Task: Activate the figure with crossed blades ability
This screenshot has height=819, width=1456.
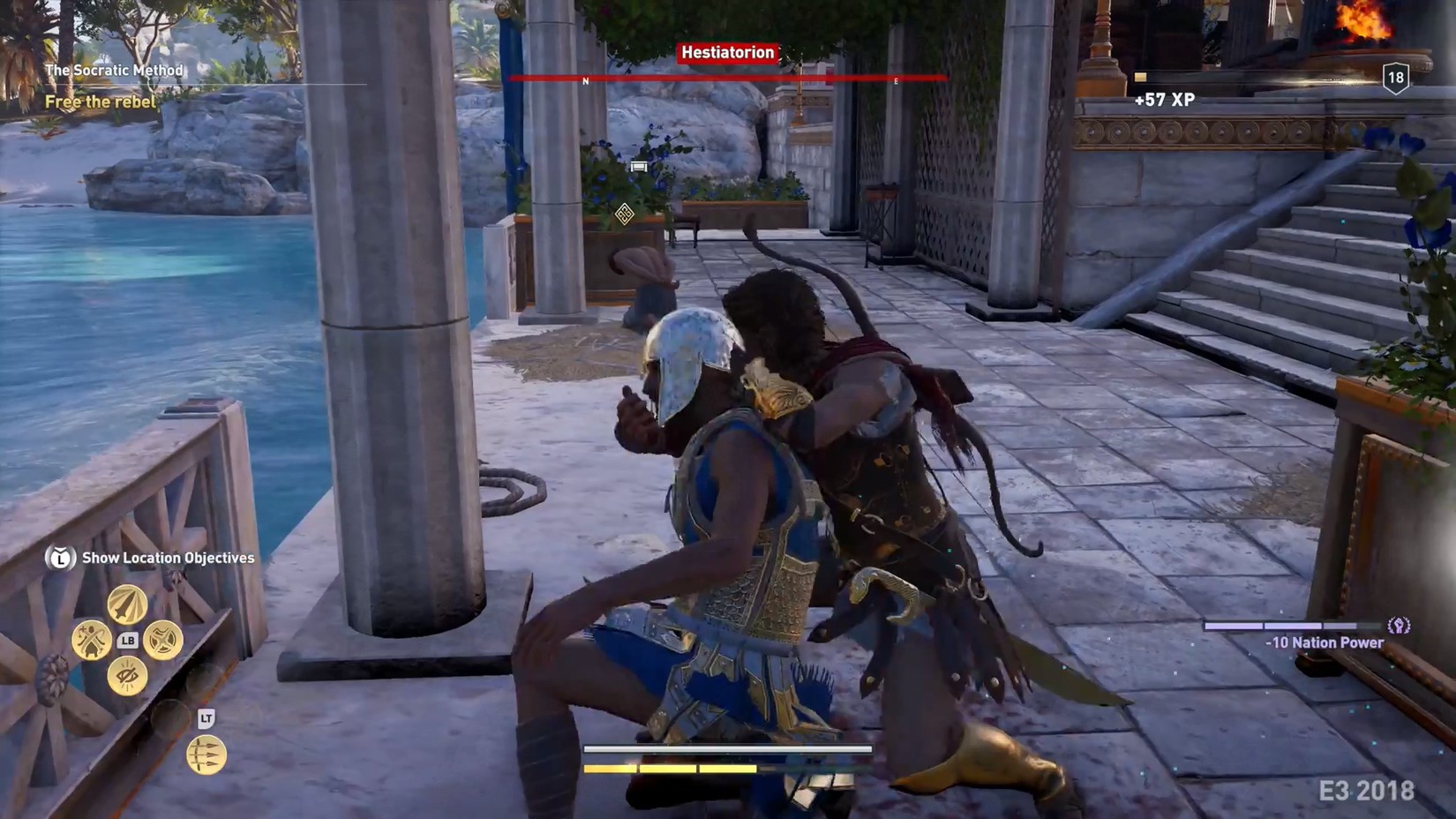Action: pyautogui.click(x=91, y=640)
